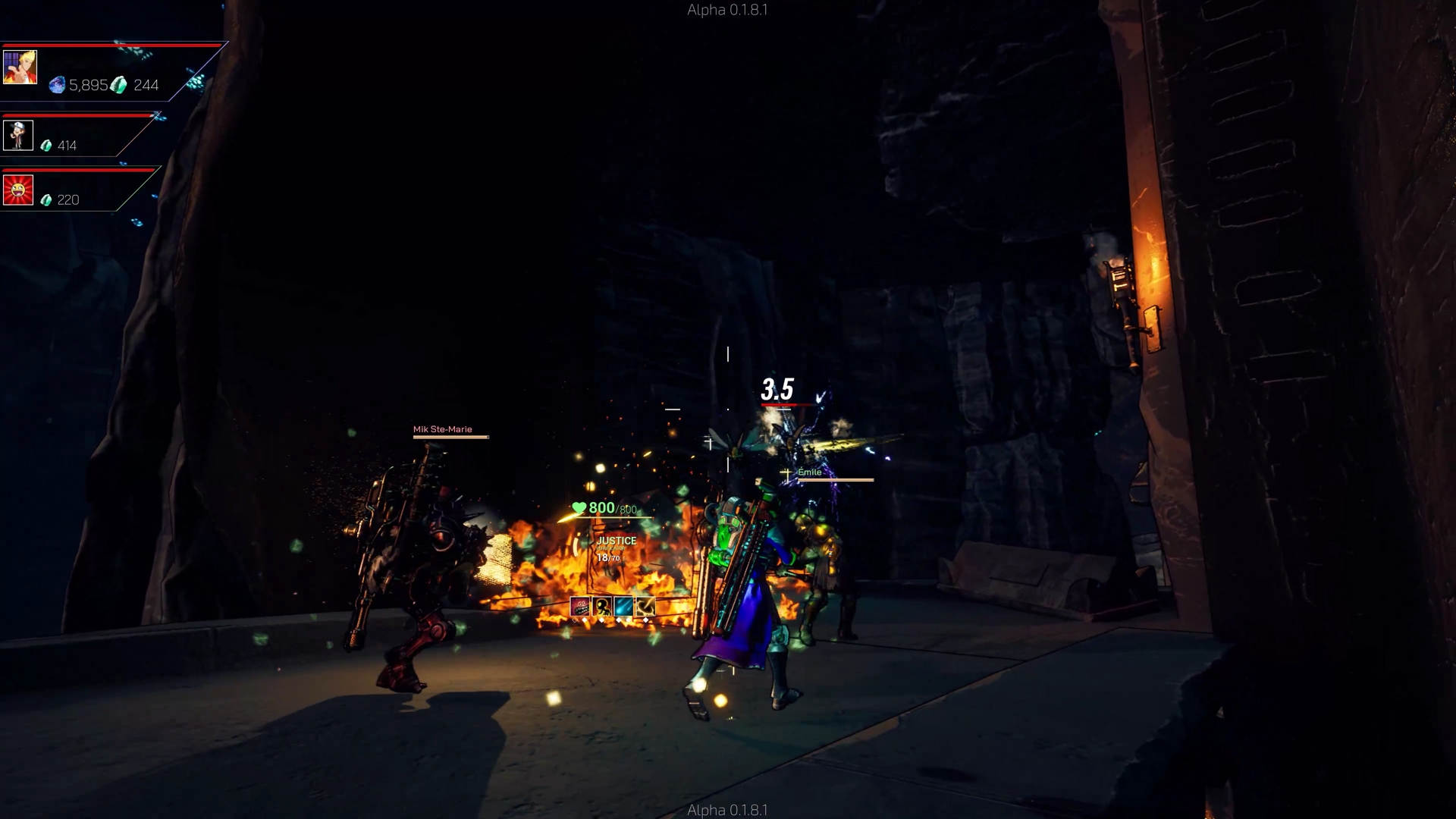Click the yellow creature ability icon

[602, 607]
